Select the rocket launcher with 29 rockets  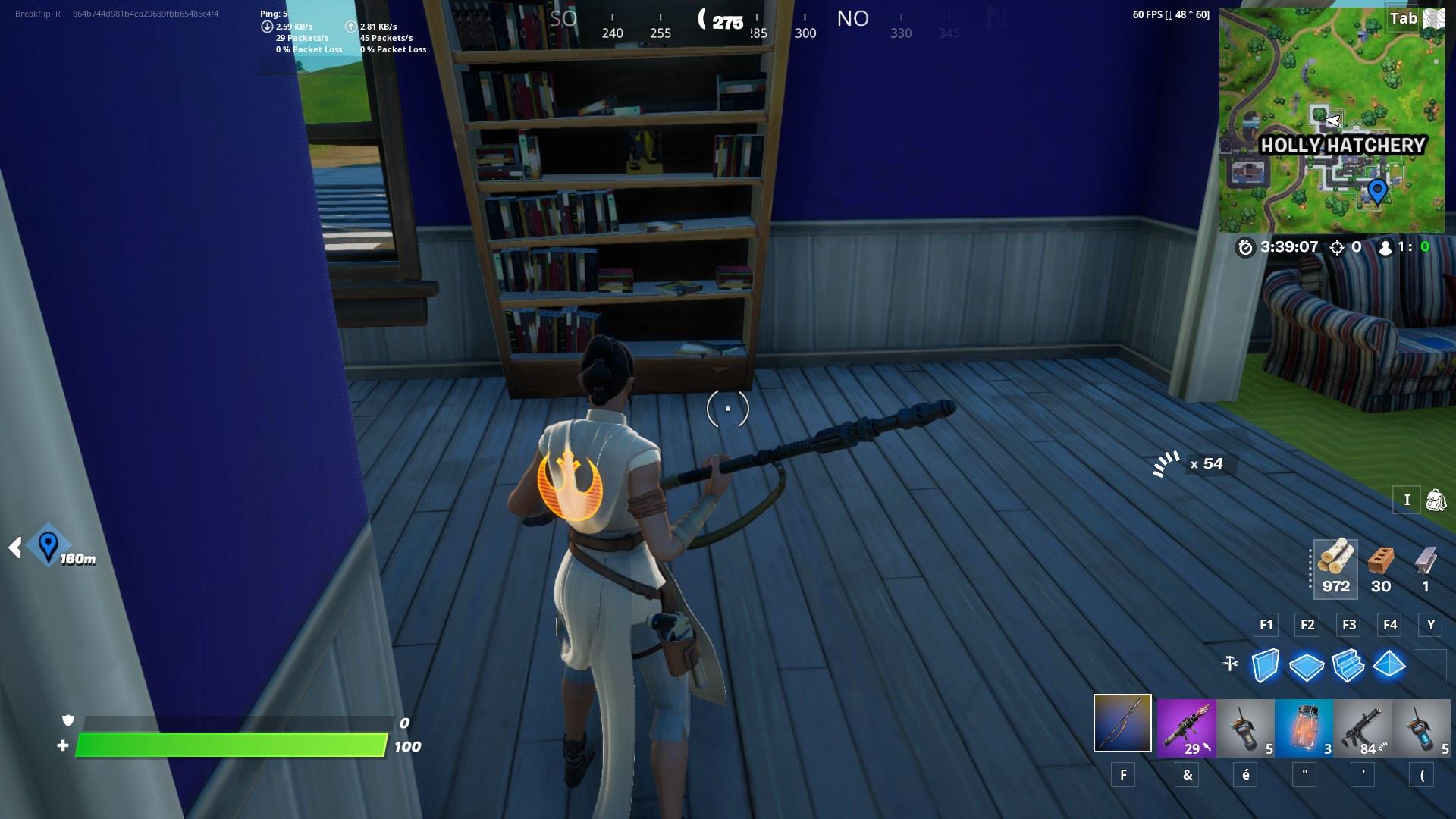click(x=1186, y=728)
